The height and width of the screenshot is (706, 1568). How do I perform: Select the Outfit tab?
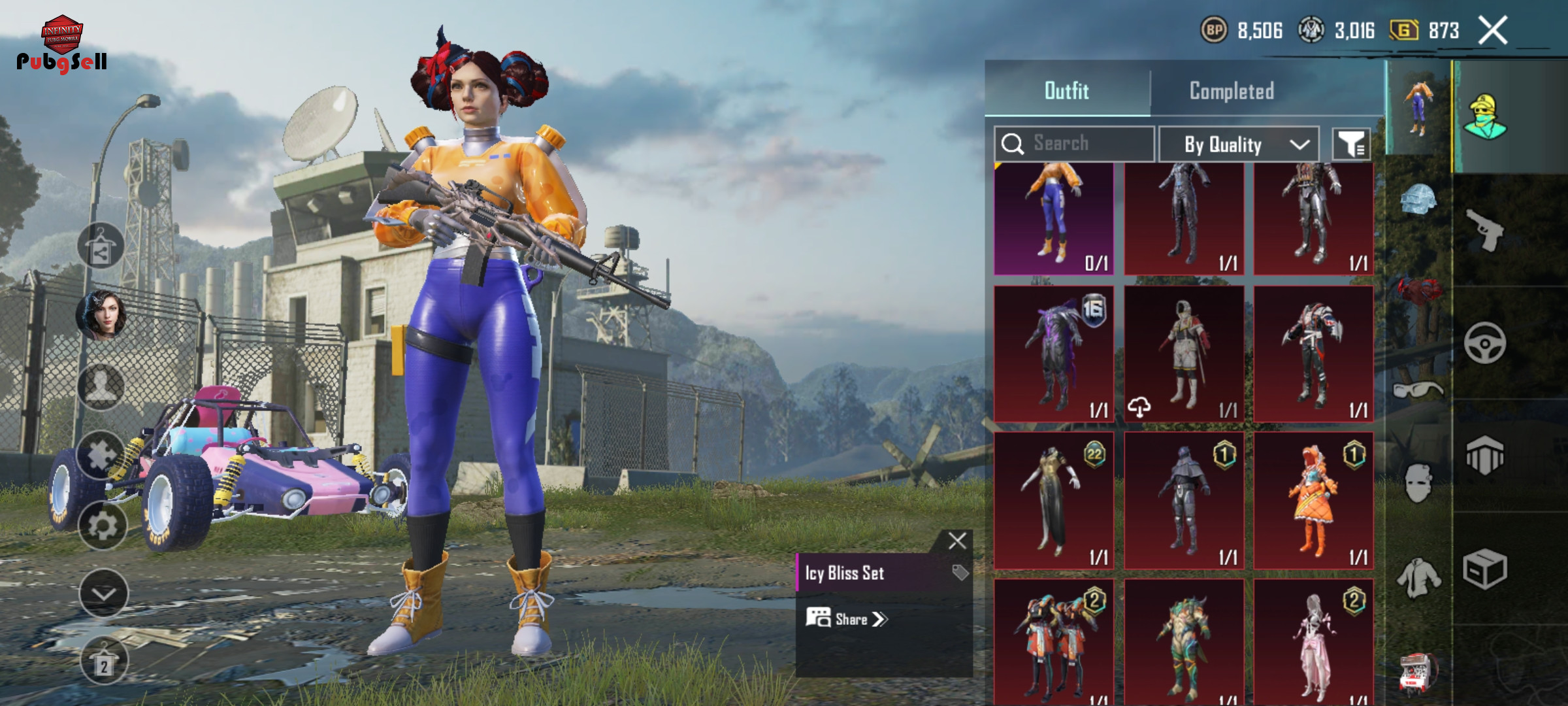(x=1066, y=91)
